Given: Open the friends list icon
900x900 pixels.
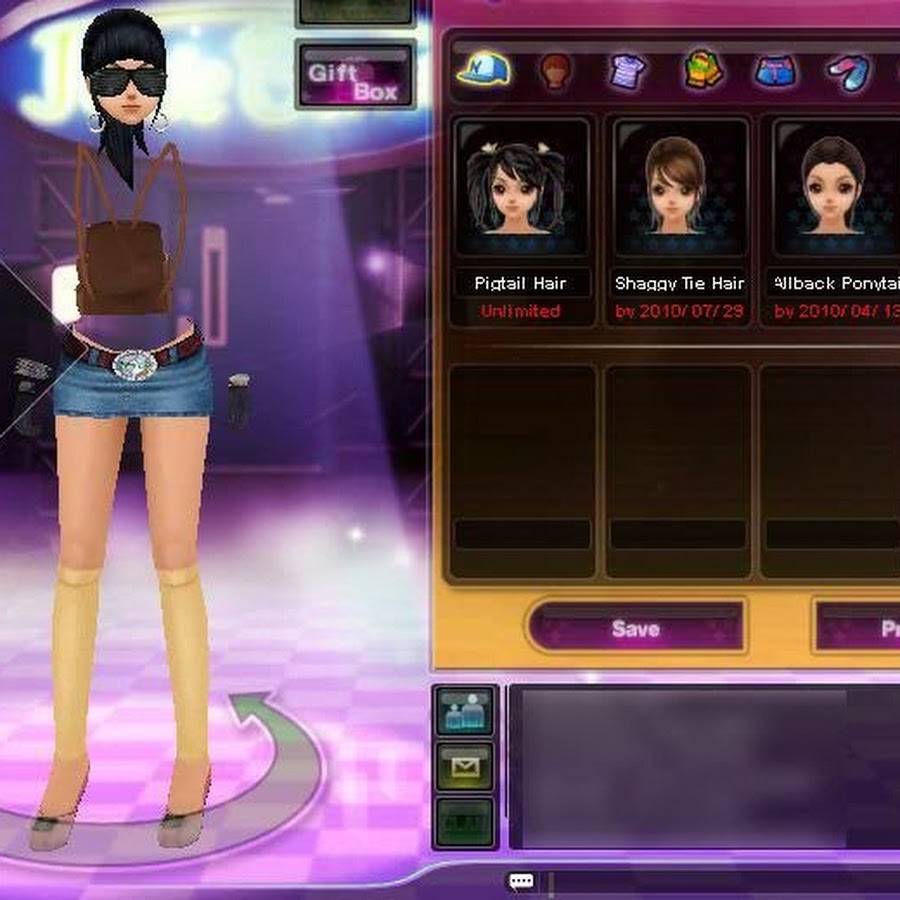Looking at the screenshot, I should coord(465,712).
